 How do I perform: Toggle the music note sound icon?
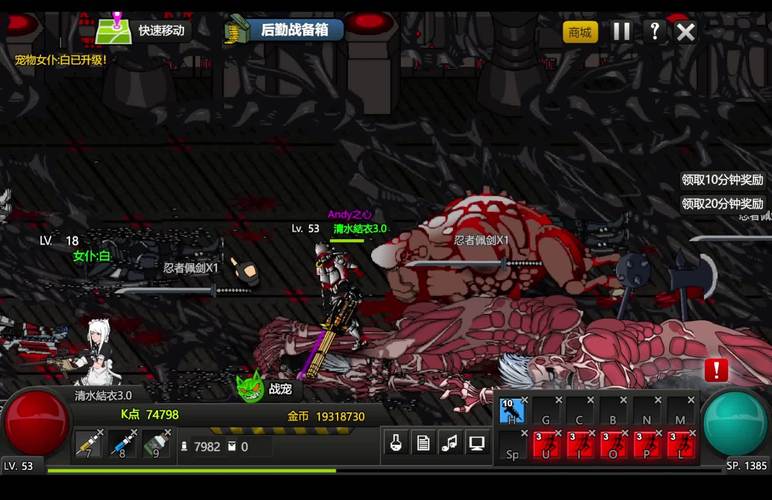450,443
